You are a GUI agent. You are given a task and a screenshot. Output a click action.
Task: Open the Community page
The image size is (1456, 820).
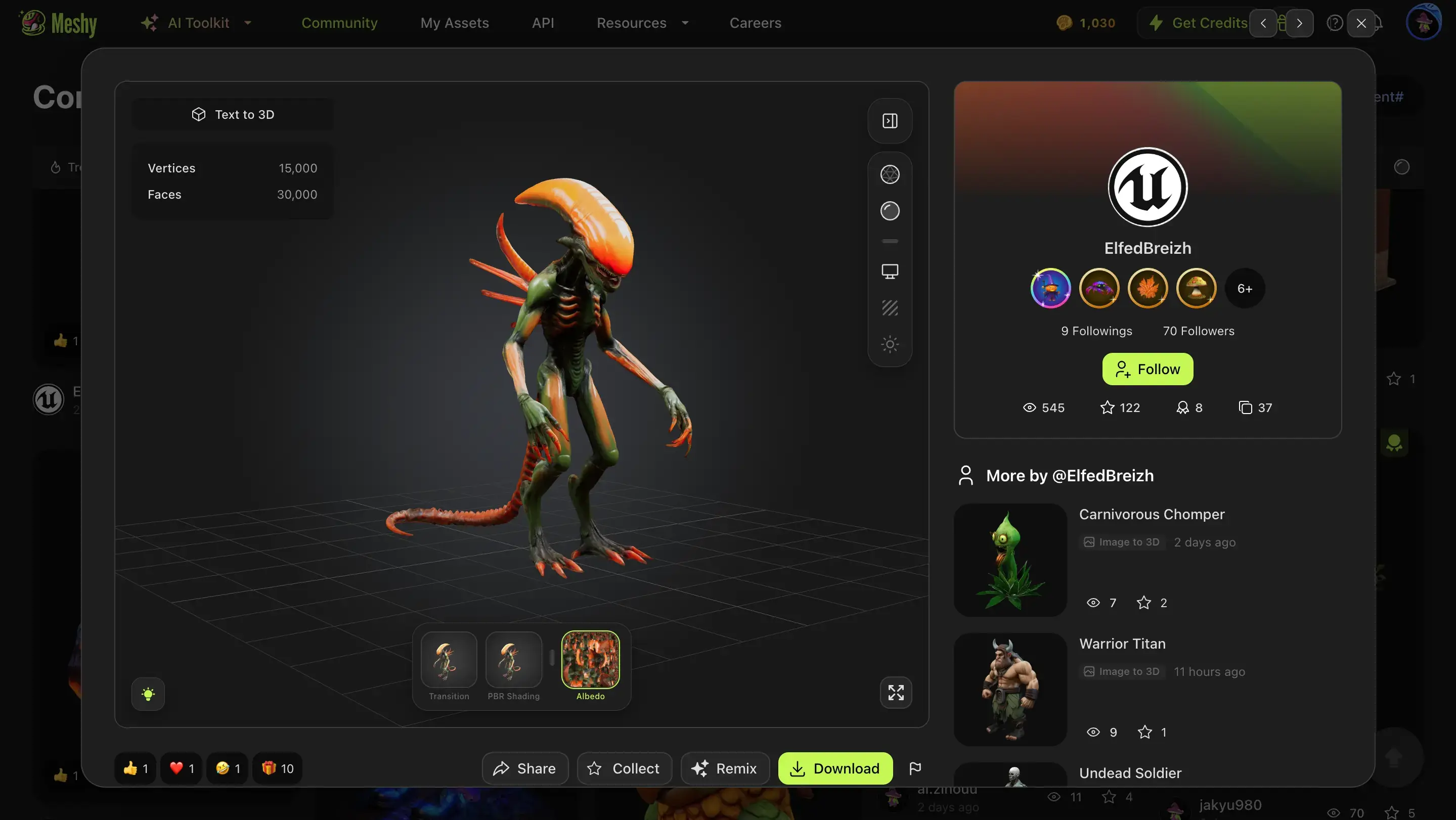click(339, 23)
